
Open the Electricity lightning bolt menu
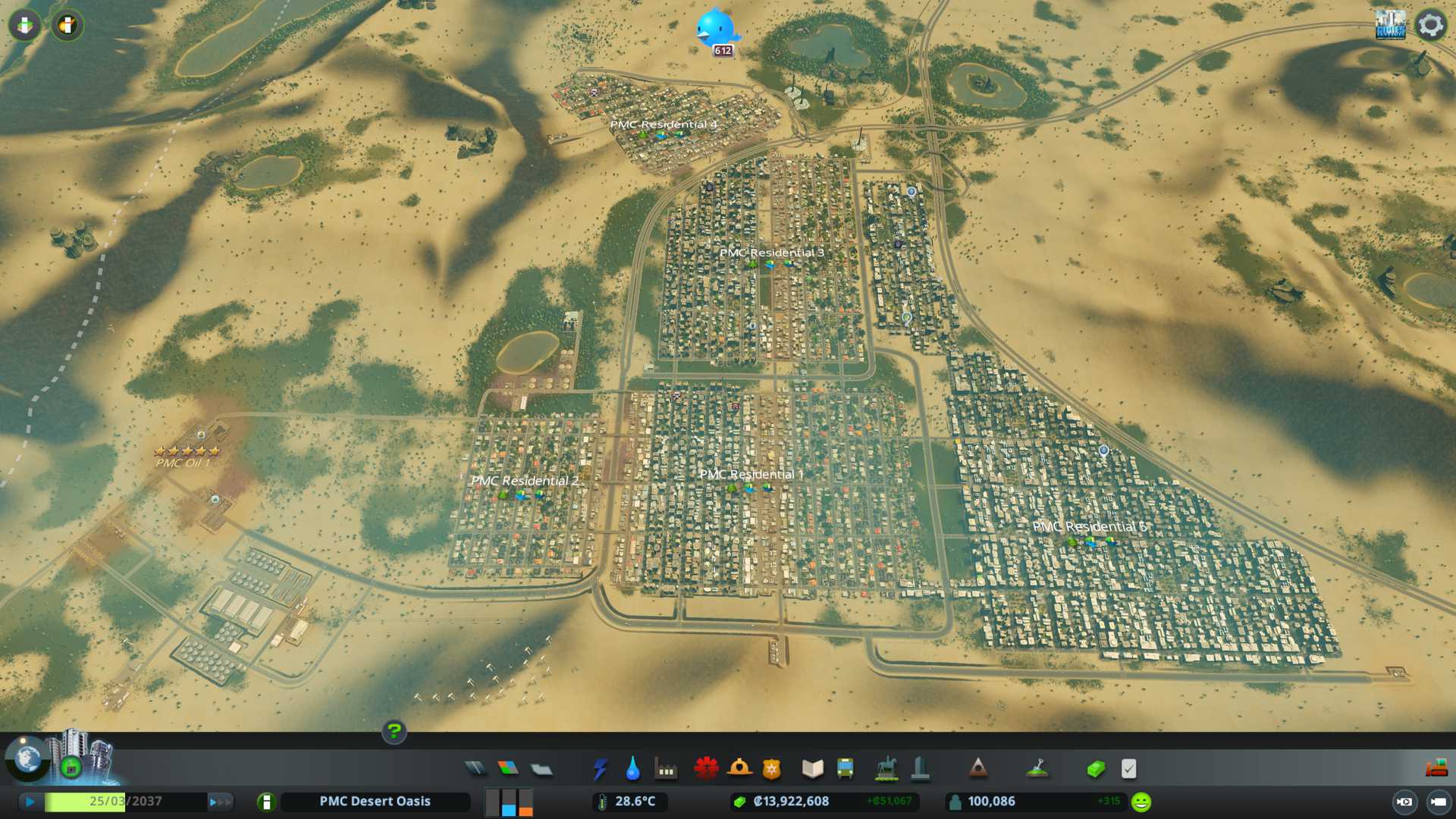[601, 769]
